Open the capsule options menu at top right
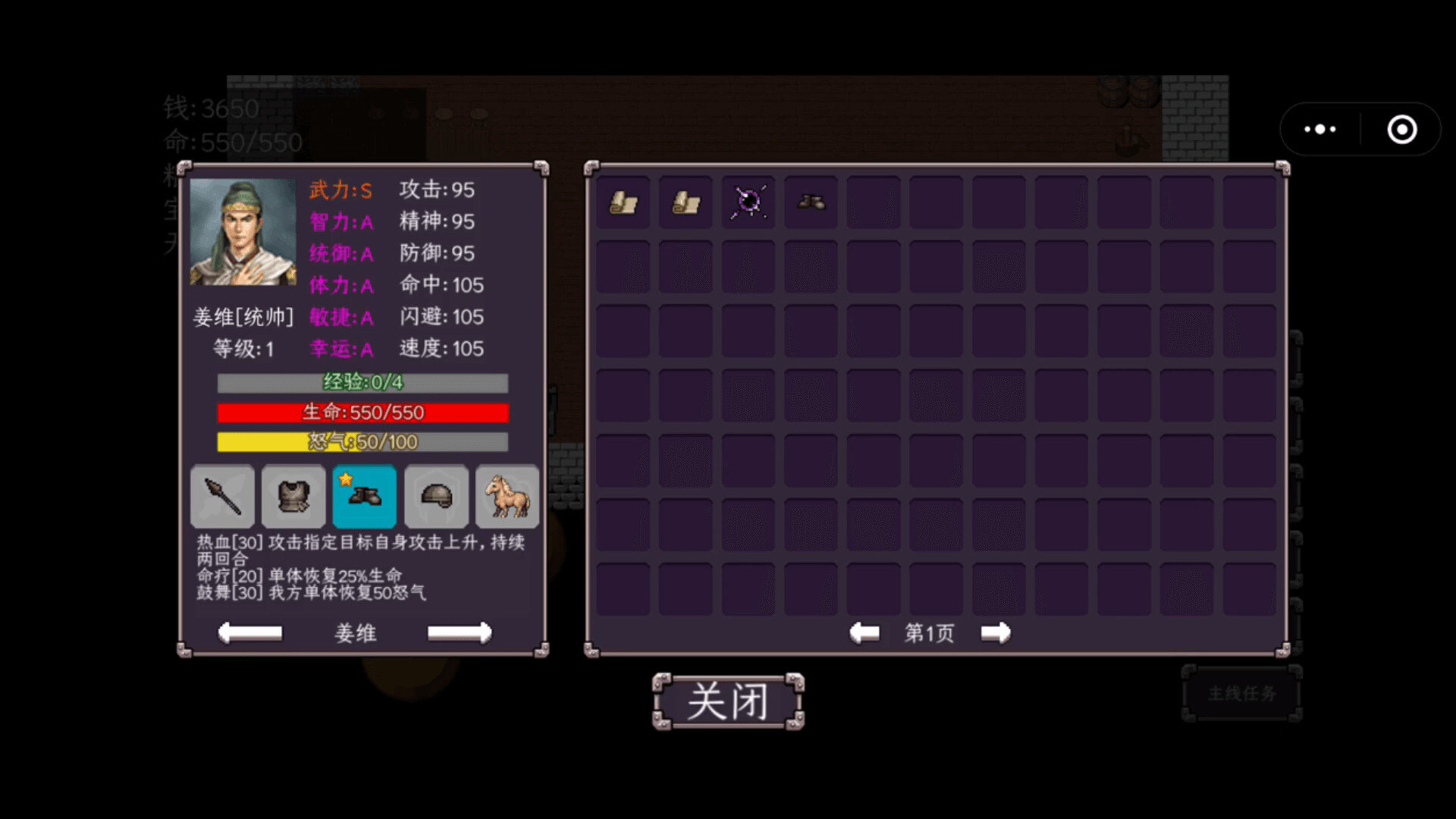Image resolution: width=1456 pixels, height=819 pixels. coord(1319,129)
